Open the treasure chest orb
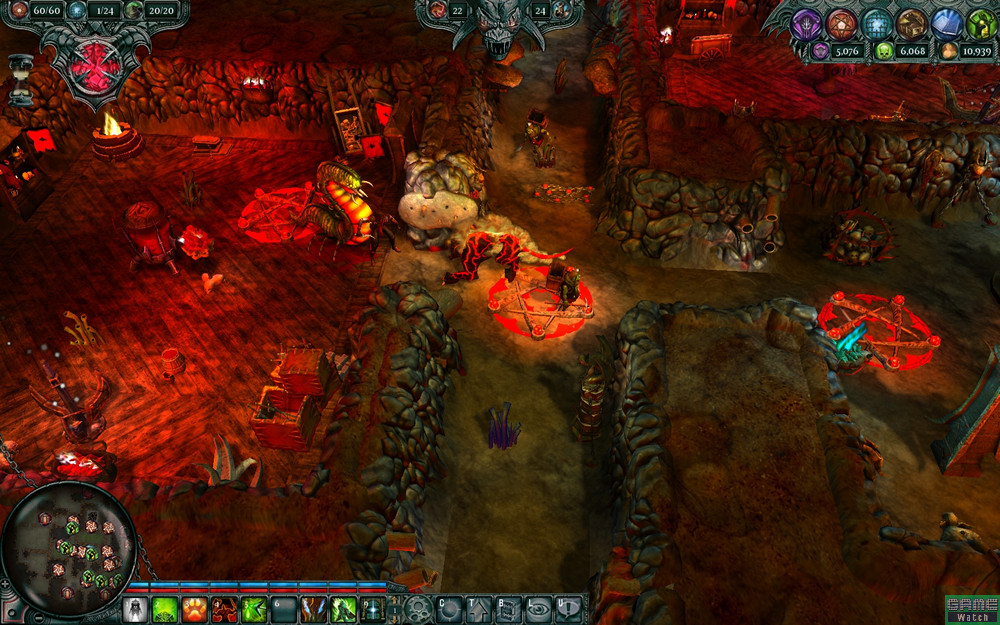Image resolution: width=1000 pixels, height=625 pixels. pos(911,23)
